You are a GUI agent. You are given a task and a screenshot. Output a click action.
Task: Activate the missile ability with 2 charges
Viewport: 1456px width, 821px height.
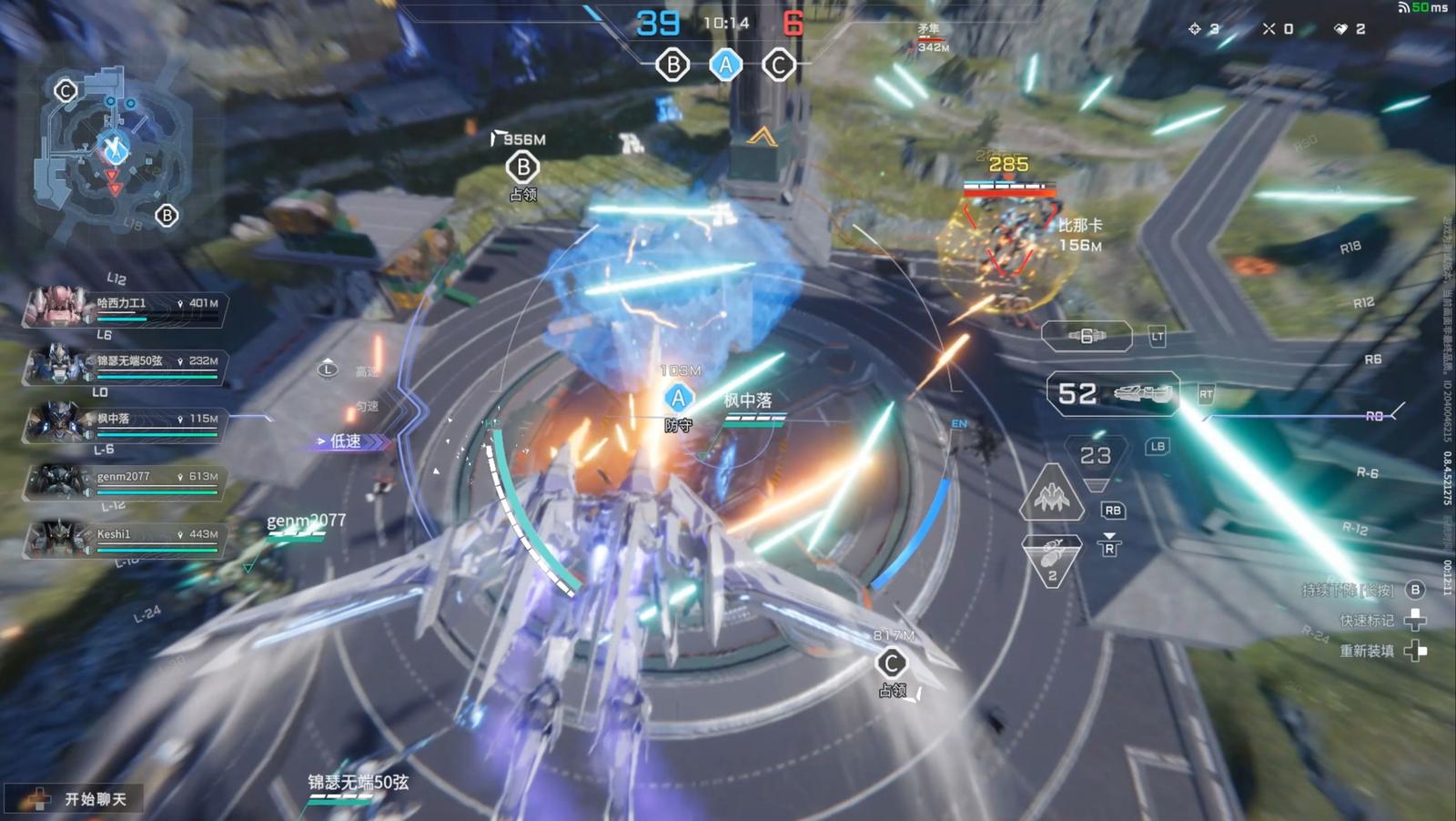[1052, 559]
